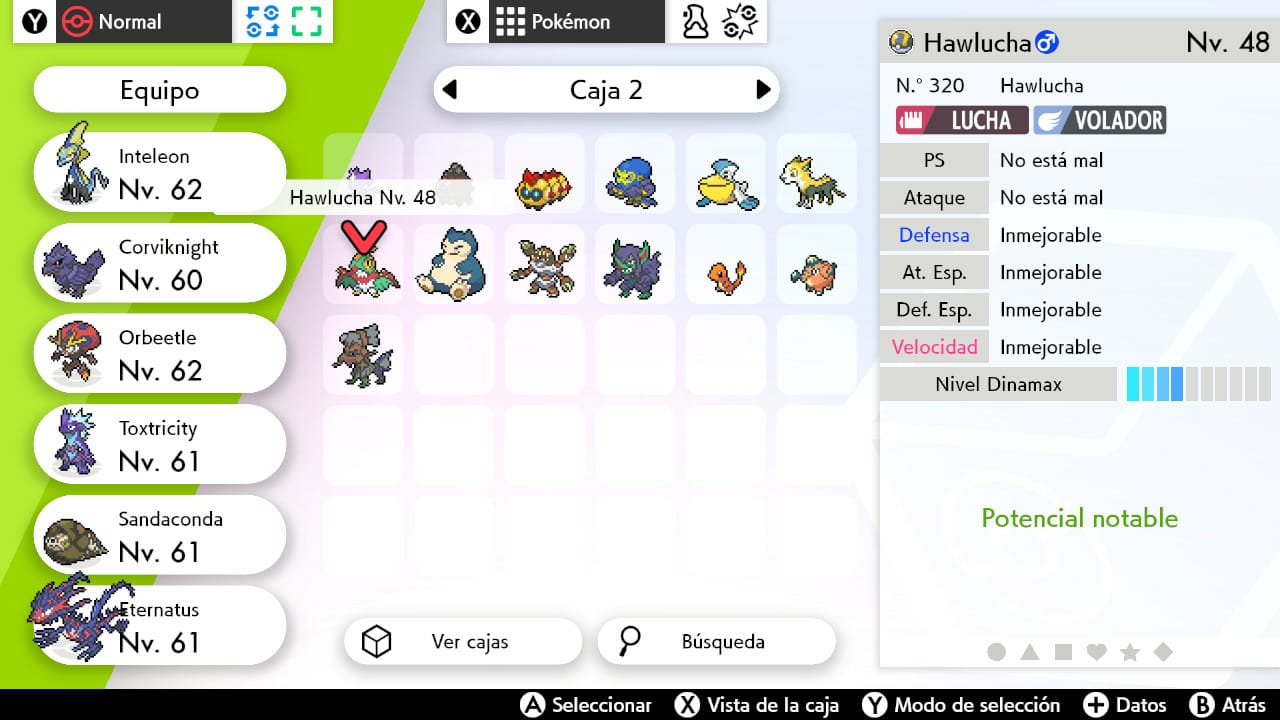This screenshot has height=720, width=1280.
Task: Click the Caja 2 title
Action: 607,89
